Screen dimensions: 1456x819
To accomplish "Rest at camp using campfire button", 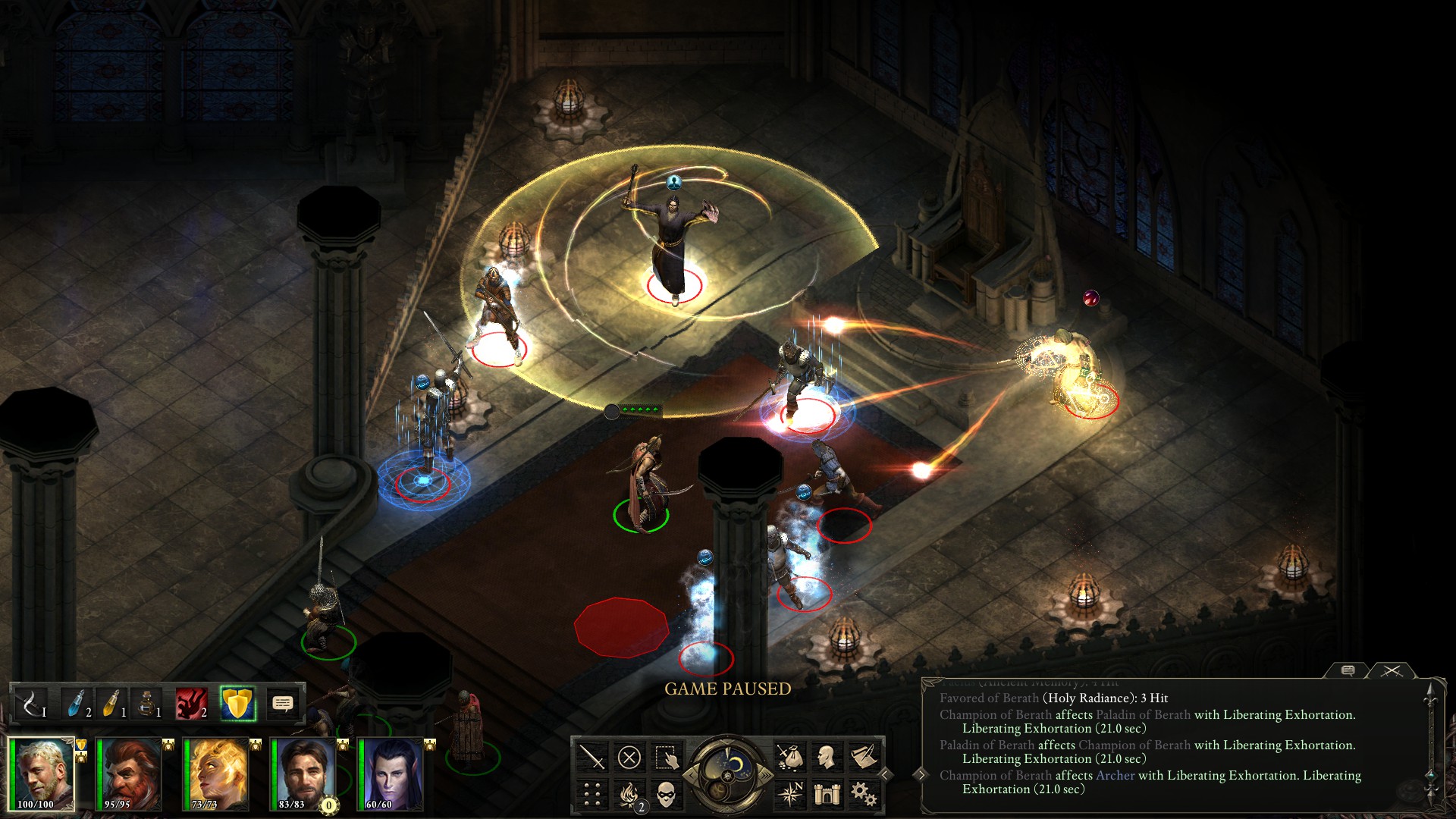I will 629,794.
